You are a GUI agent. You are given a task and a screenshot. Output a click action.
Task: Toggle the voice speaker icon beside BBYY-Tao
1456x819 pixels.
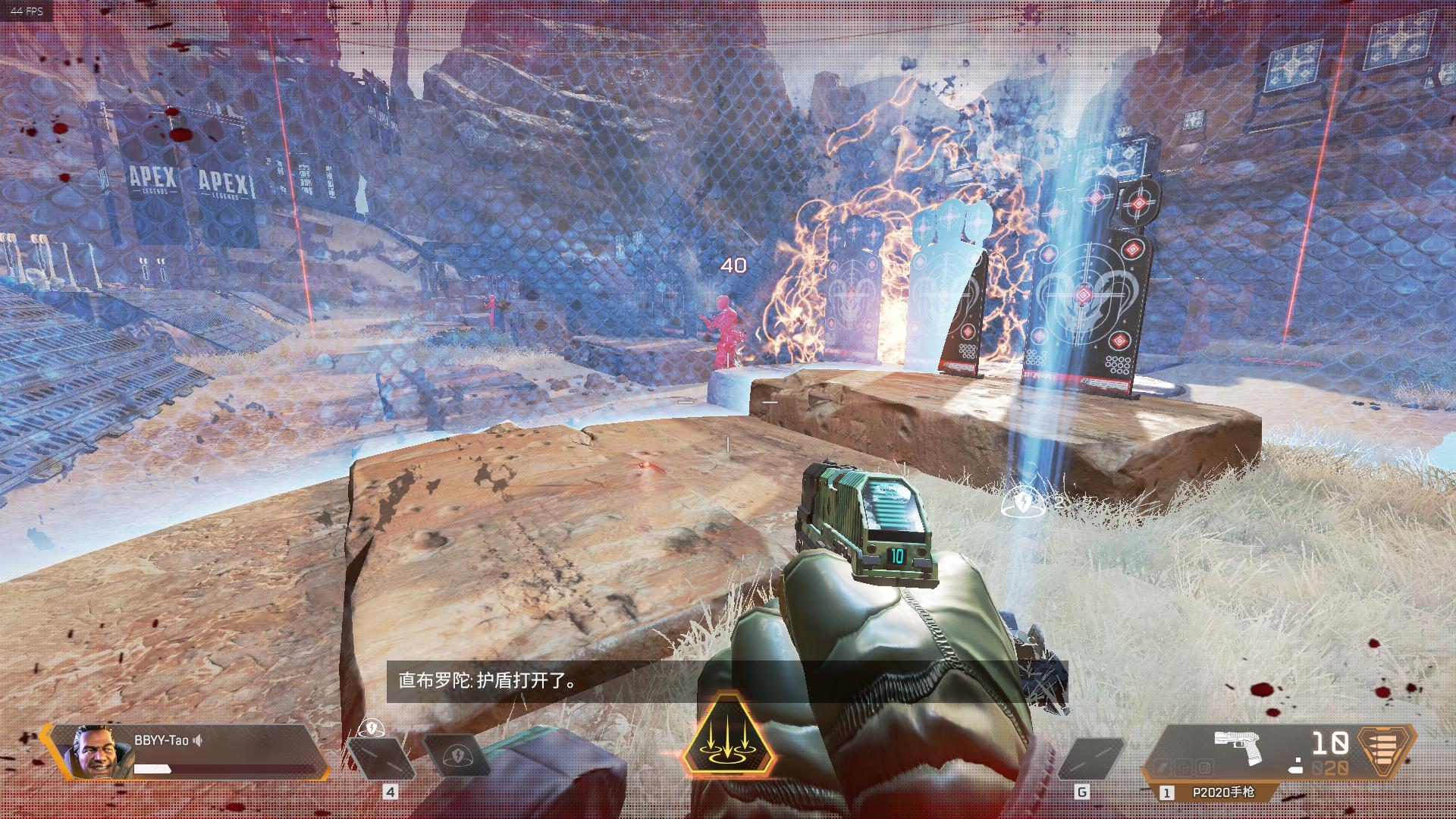[198, 740]
